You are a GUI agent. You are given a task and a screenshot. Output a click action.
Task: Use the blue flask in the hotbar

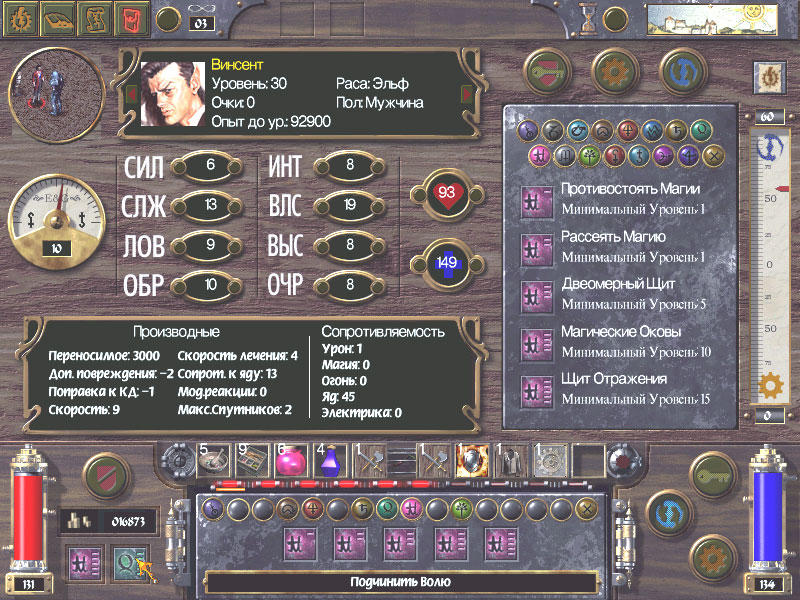(331, 460)
